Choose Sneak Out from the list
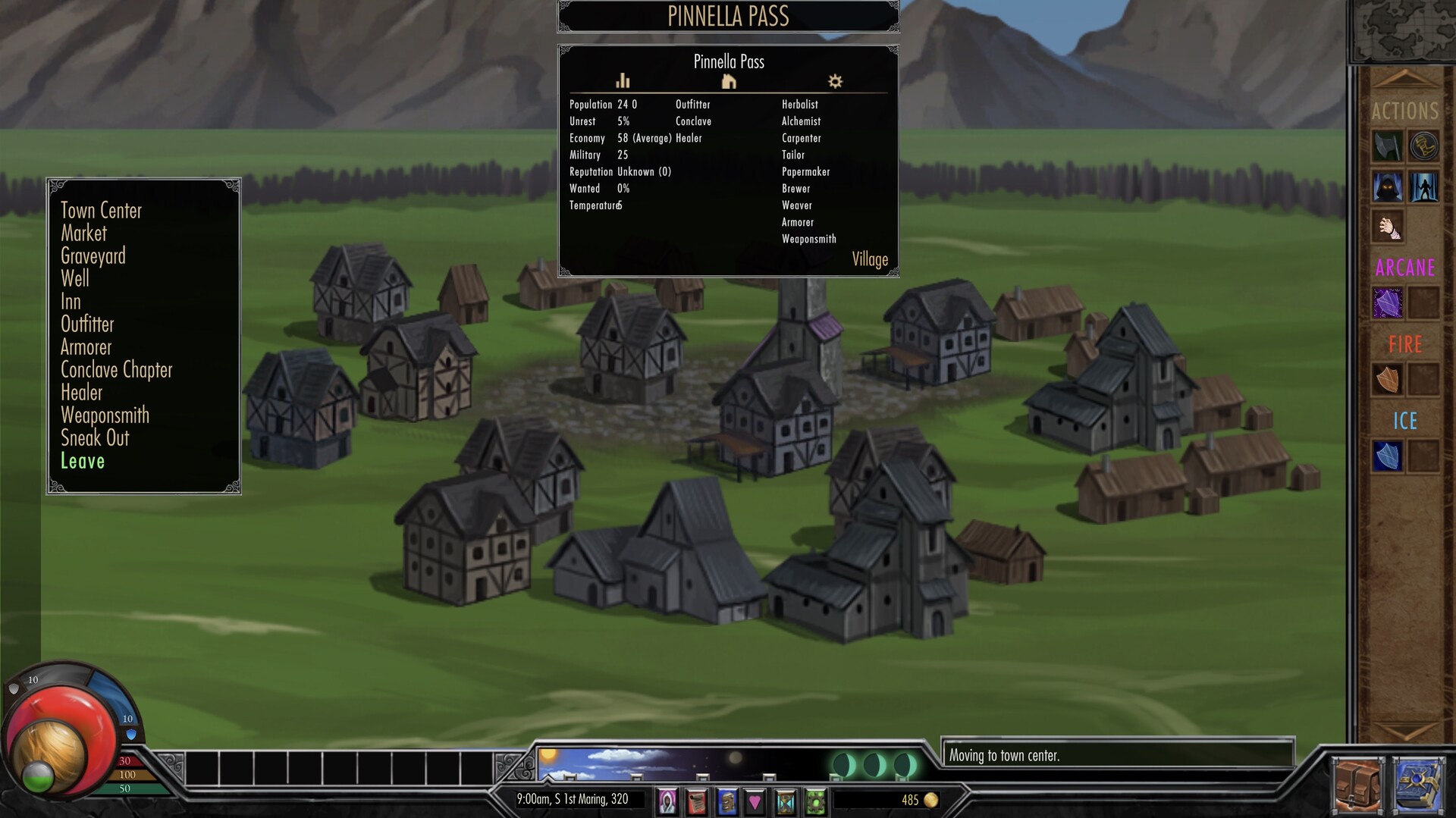The height and width of the screenshot is (818, 1456). click(96, 438)
